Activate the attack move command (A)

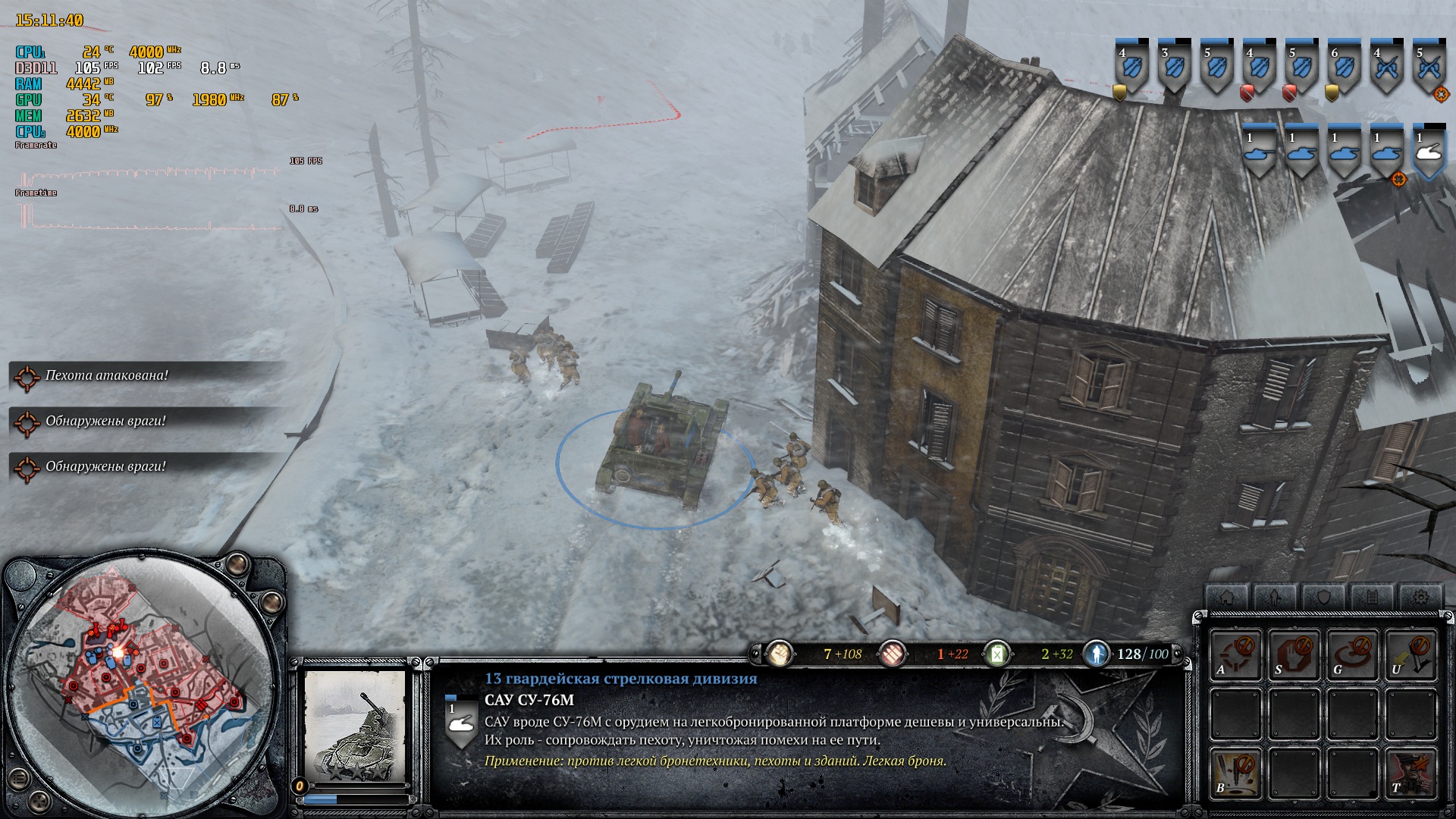(x=1235, y=654)
